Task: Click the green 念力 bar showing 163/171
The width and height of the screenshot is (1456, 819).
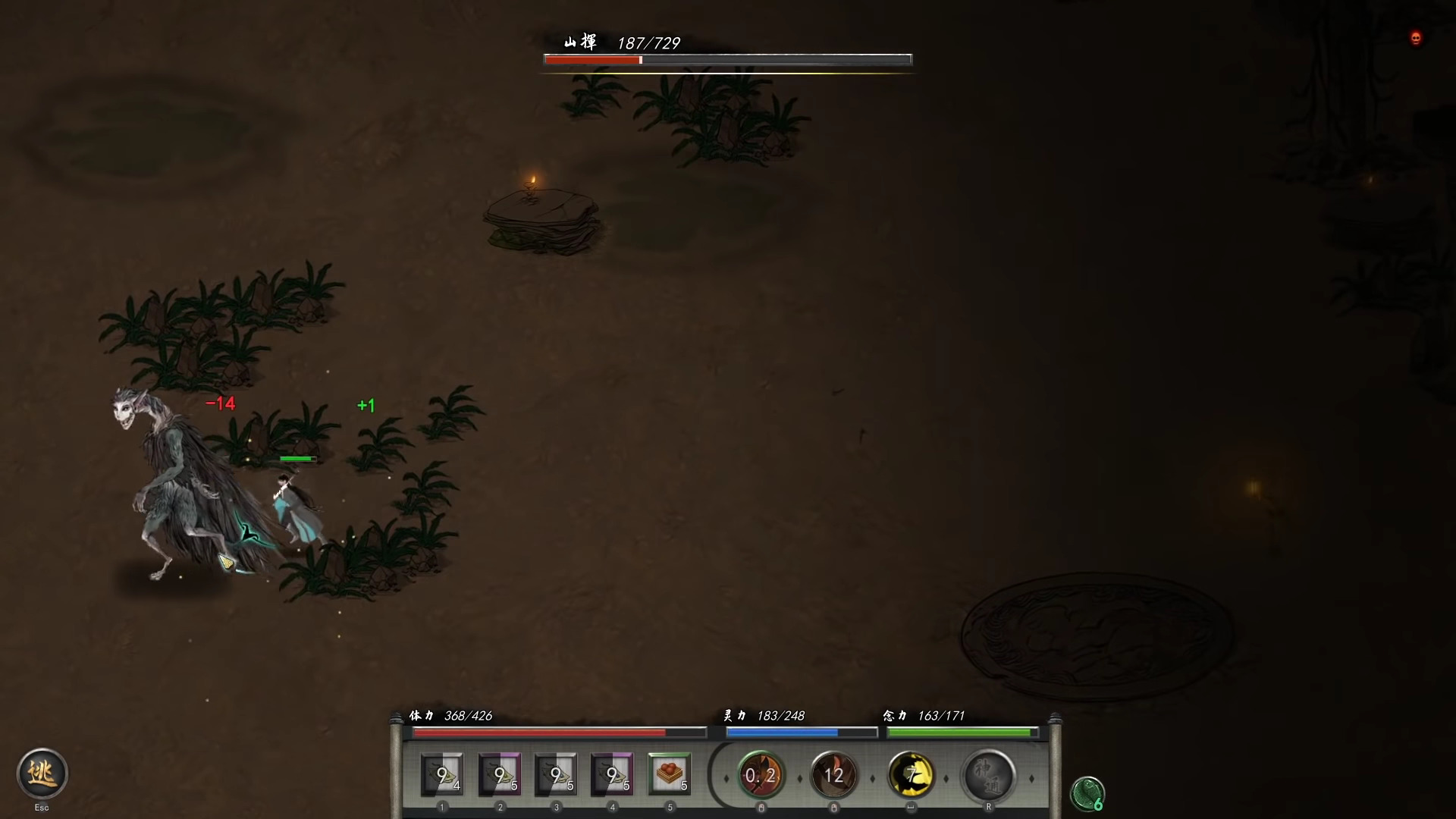Action: click(x=962, y=733)
